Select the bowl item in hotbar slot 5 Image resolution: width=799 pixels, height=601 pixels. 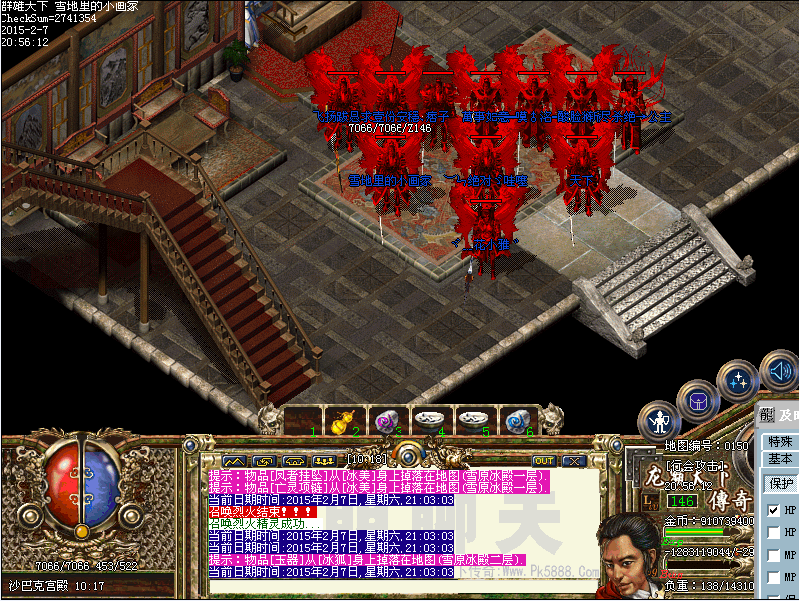click(x=472, y=420)
